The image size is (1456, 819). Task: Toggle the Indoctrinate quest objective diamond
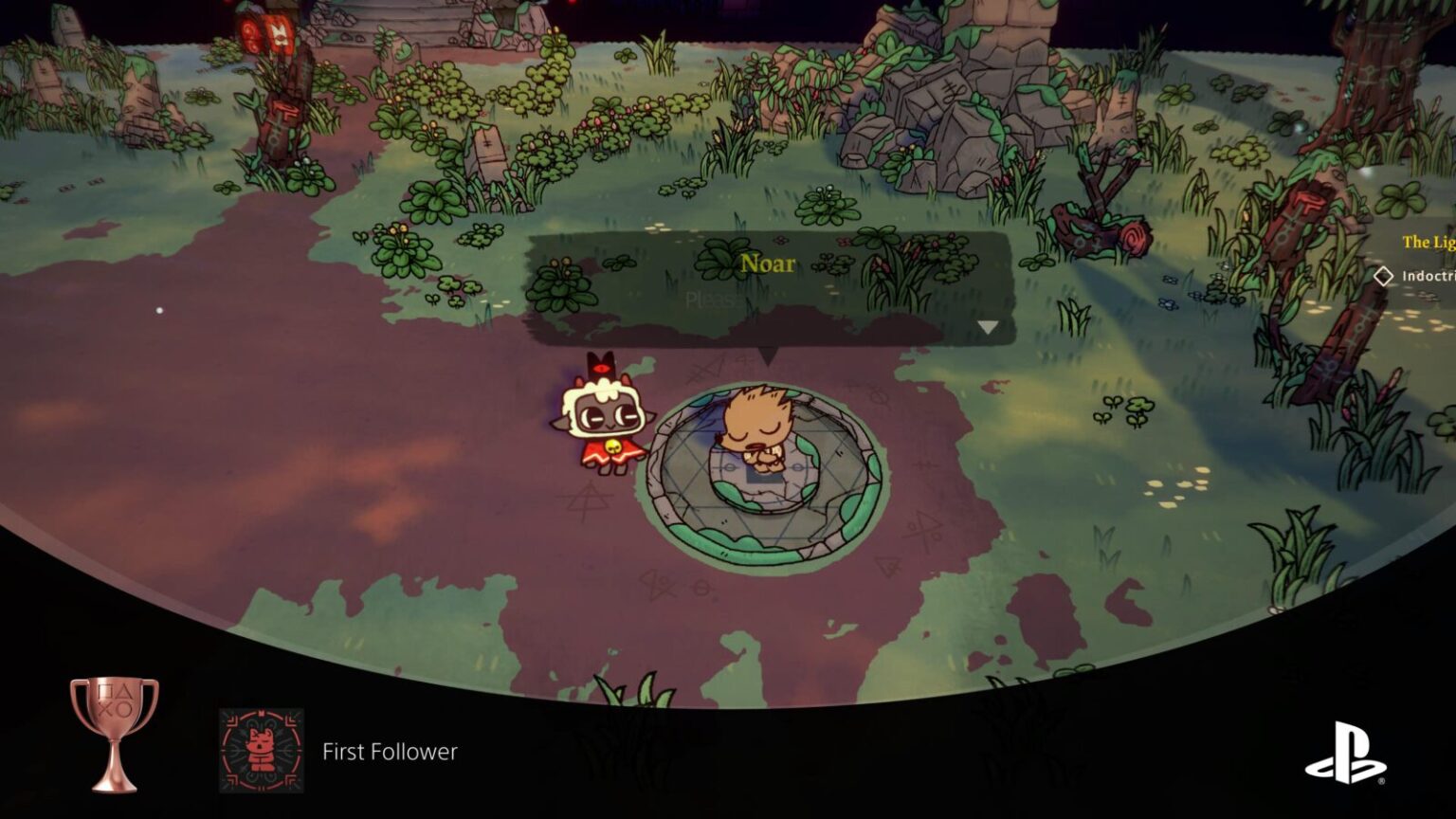(1384, 275)
